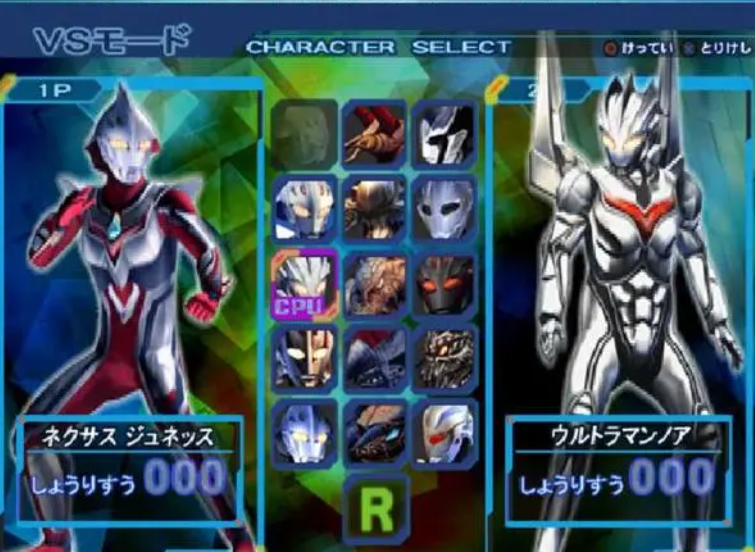Choose the black-and-white armored character portrait
Image resolution: width=755 pixels, height=552 pixels.
click(444, 134)
